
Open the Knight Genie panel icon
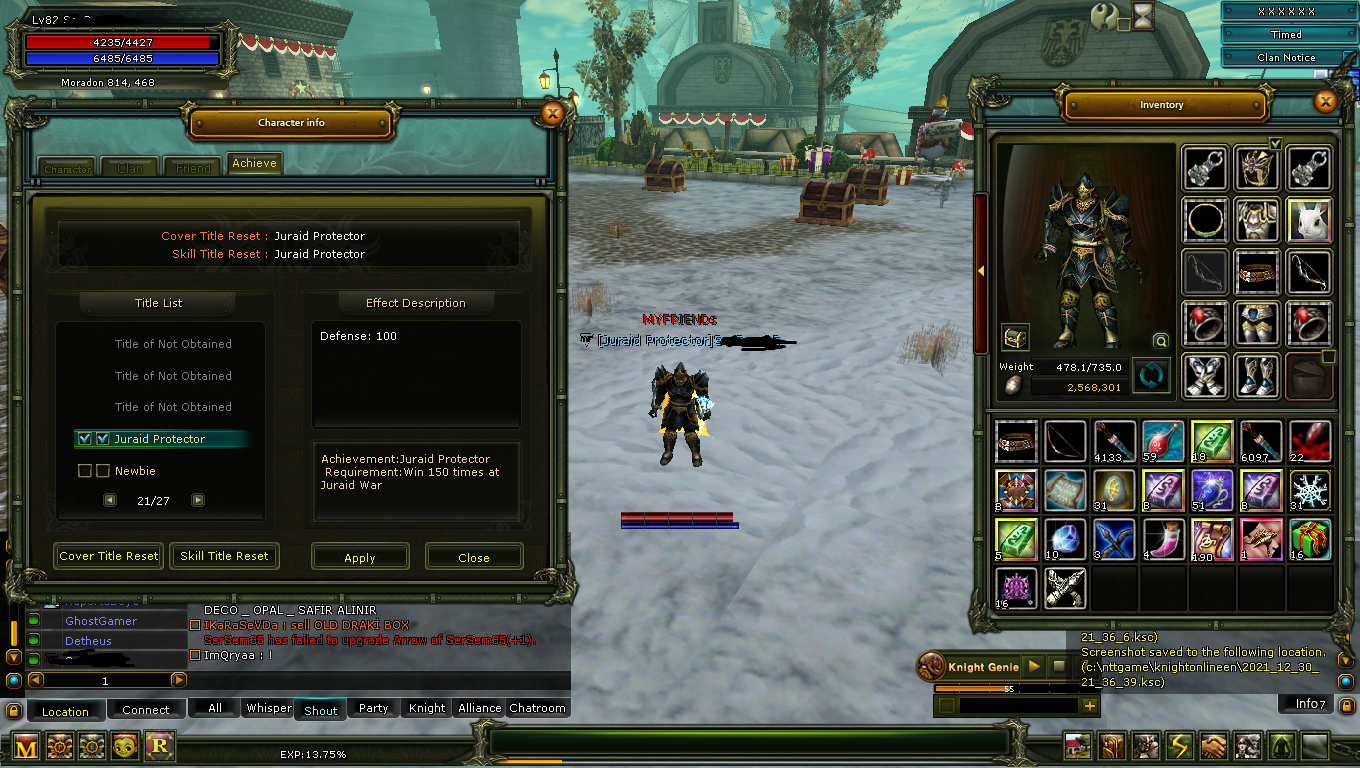(930, 666)
